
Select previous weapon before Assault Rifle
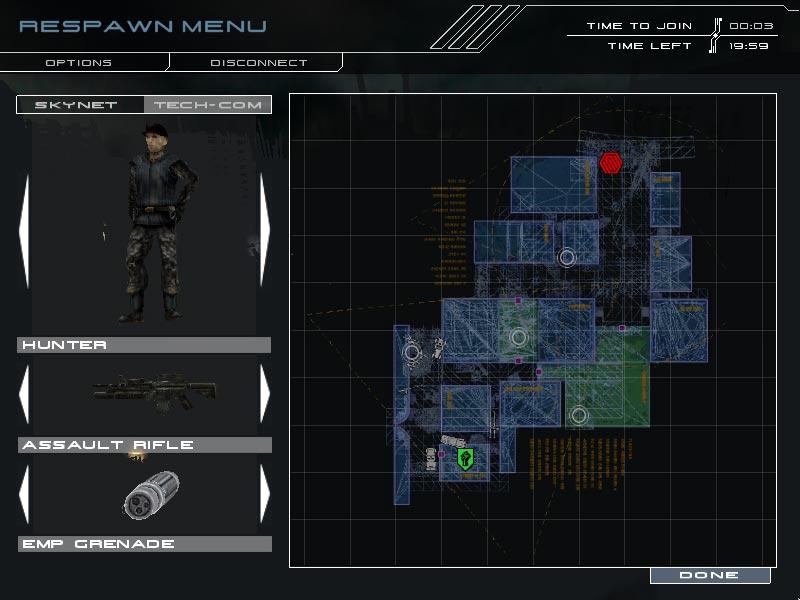click(25, 394)
